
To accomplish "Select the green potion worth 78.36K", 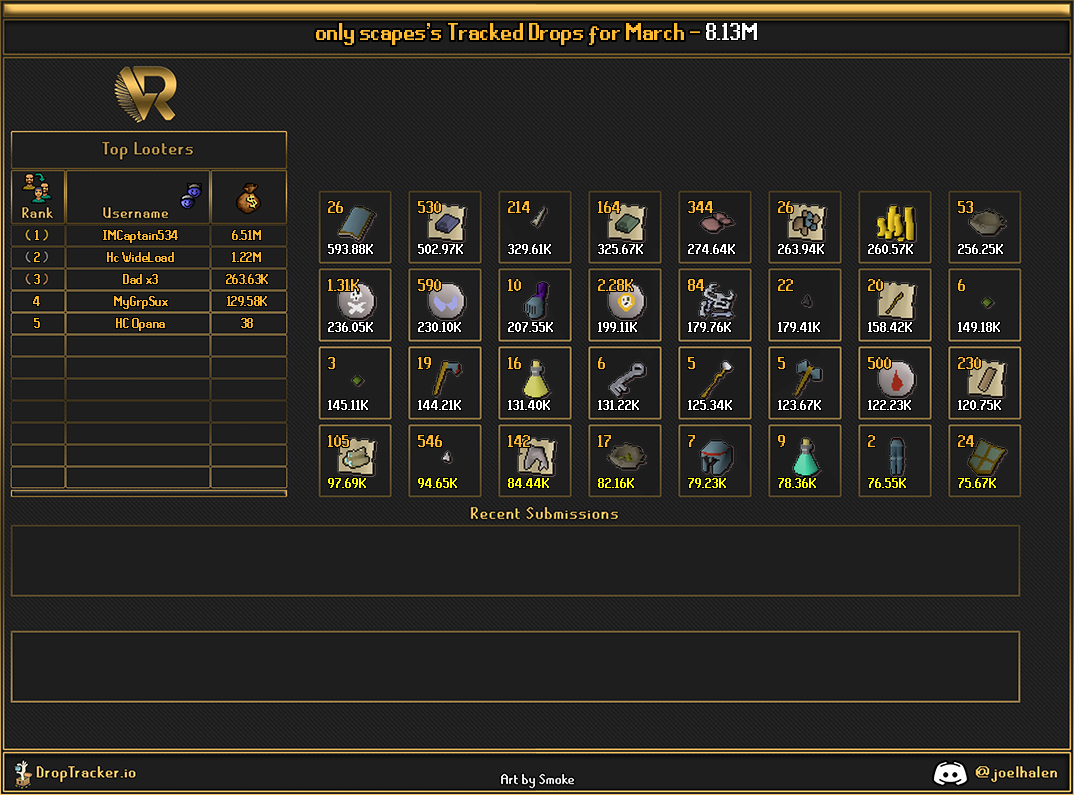I will [804, 461].
